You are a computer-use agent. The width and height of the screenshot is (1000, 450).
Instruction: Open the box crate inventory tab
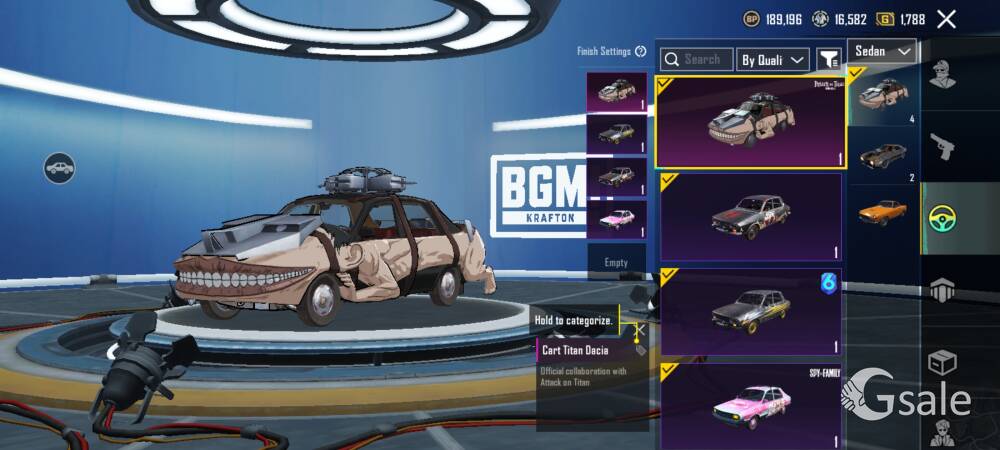point(942,362)
